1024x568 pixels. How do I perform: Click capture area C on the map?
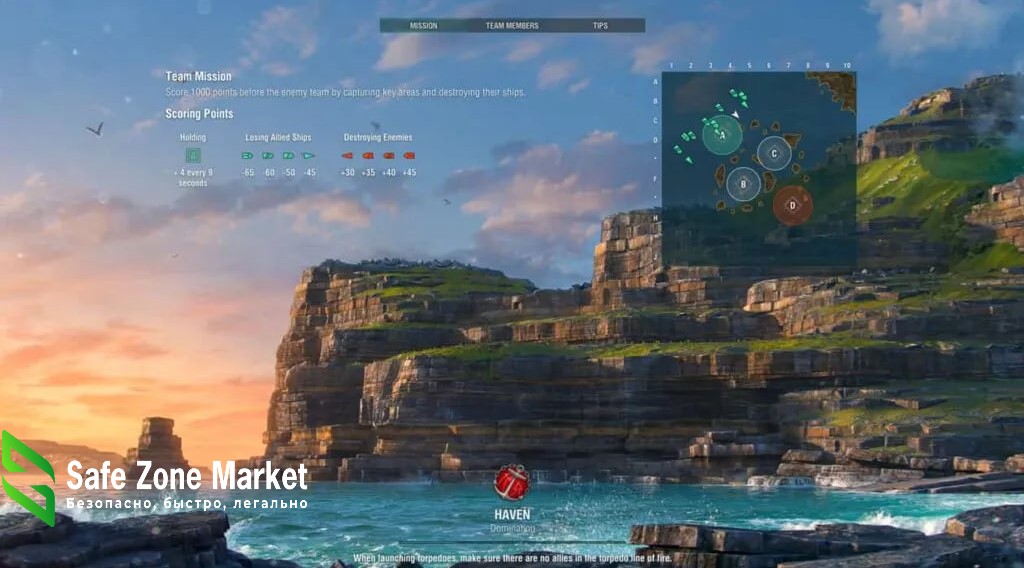click(x=773, y=153)
